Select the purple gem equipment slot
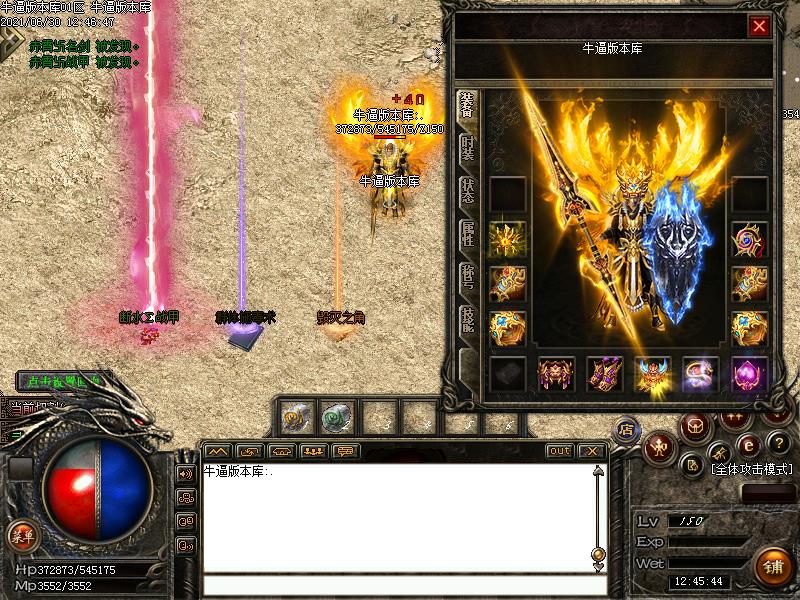The width and height of the screenshot is (800, 600). [749, 374]
